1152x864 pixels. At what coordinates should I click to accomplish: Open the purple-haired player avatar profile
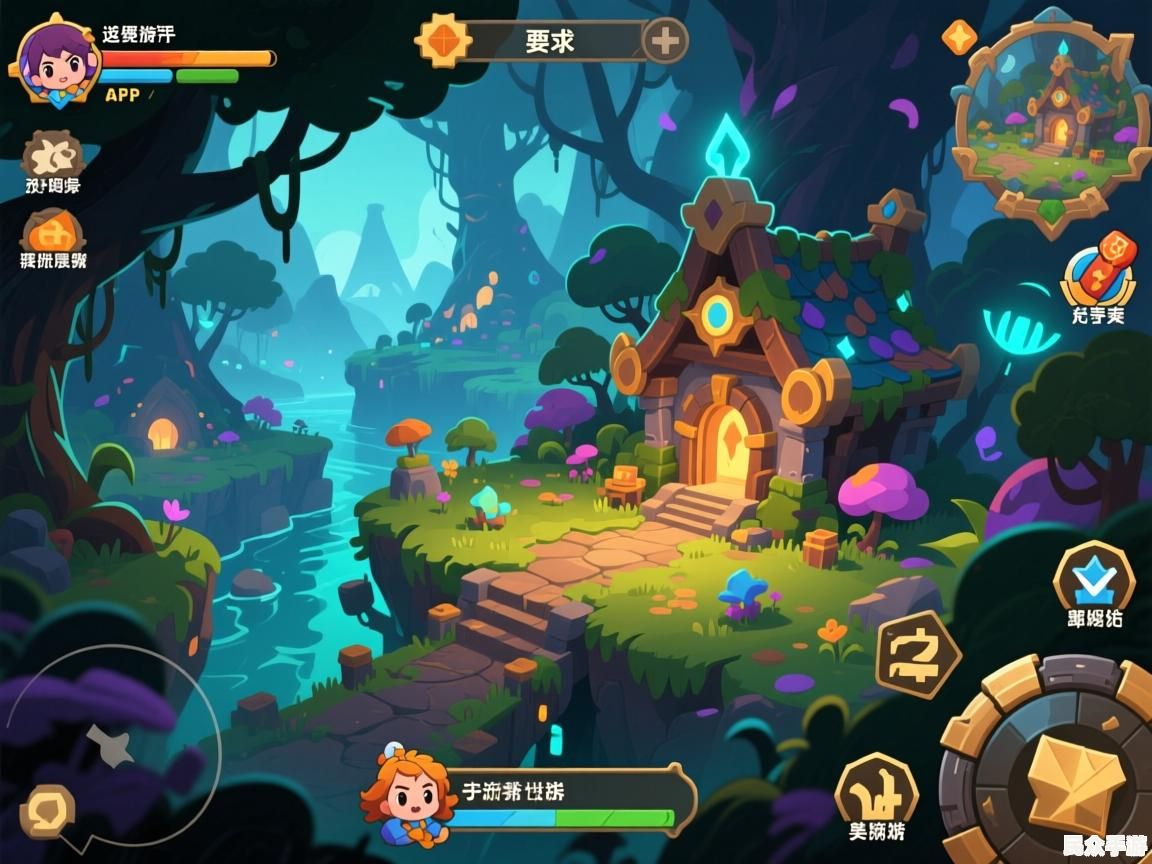(55, 62)
